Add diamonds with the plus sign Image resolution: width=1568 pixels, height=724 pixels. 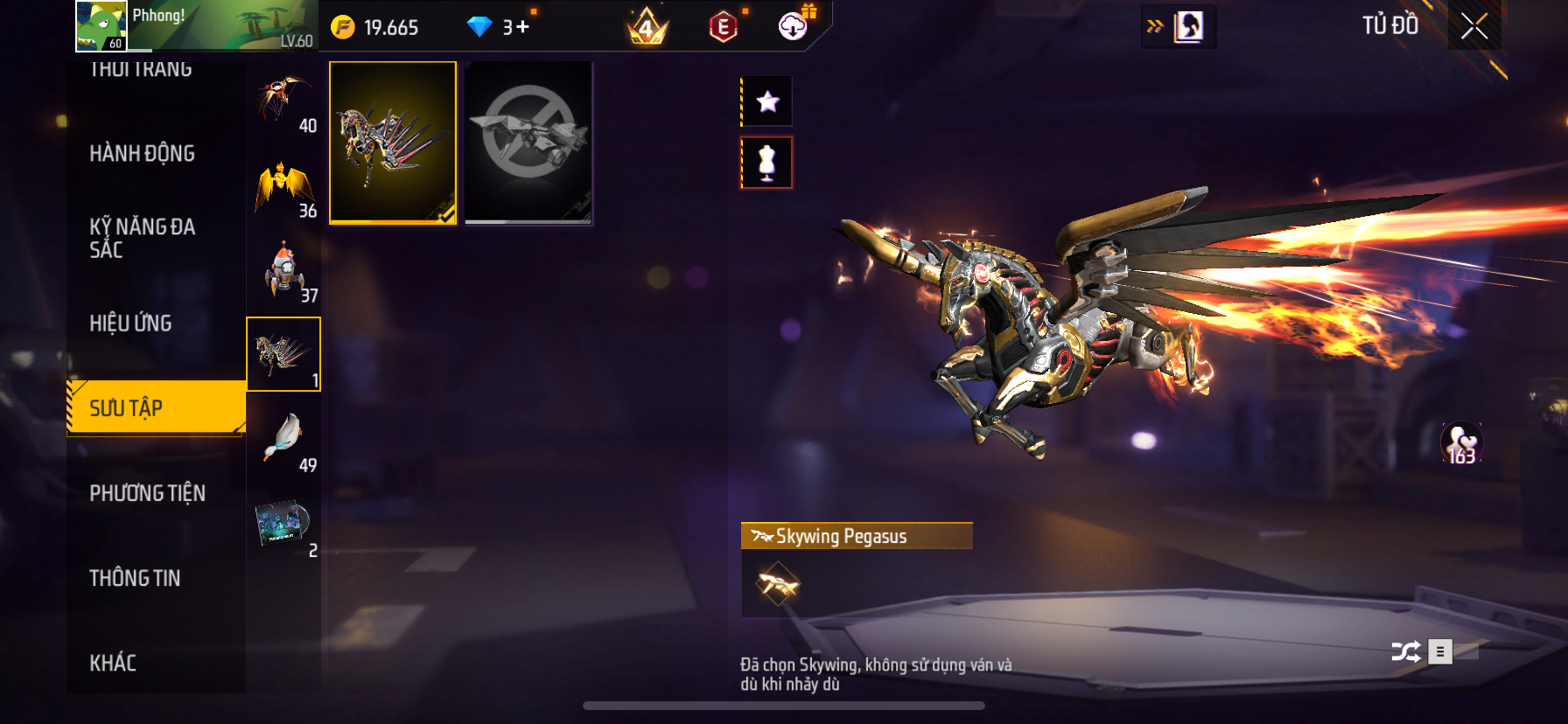(523, 27)
